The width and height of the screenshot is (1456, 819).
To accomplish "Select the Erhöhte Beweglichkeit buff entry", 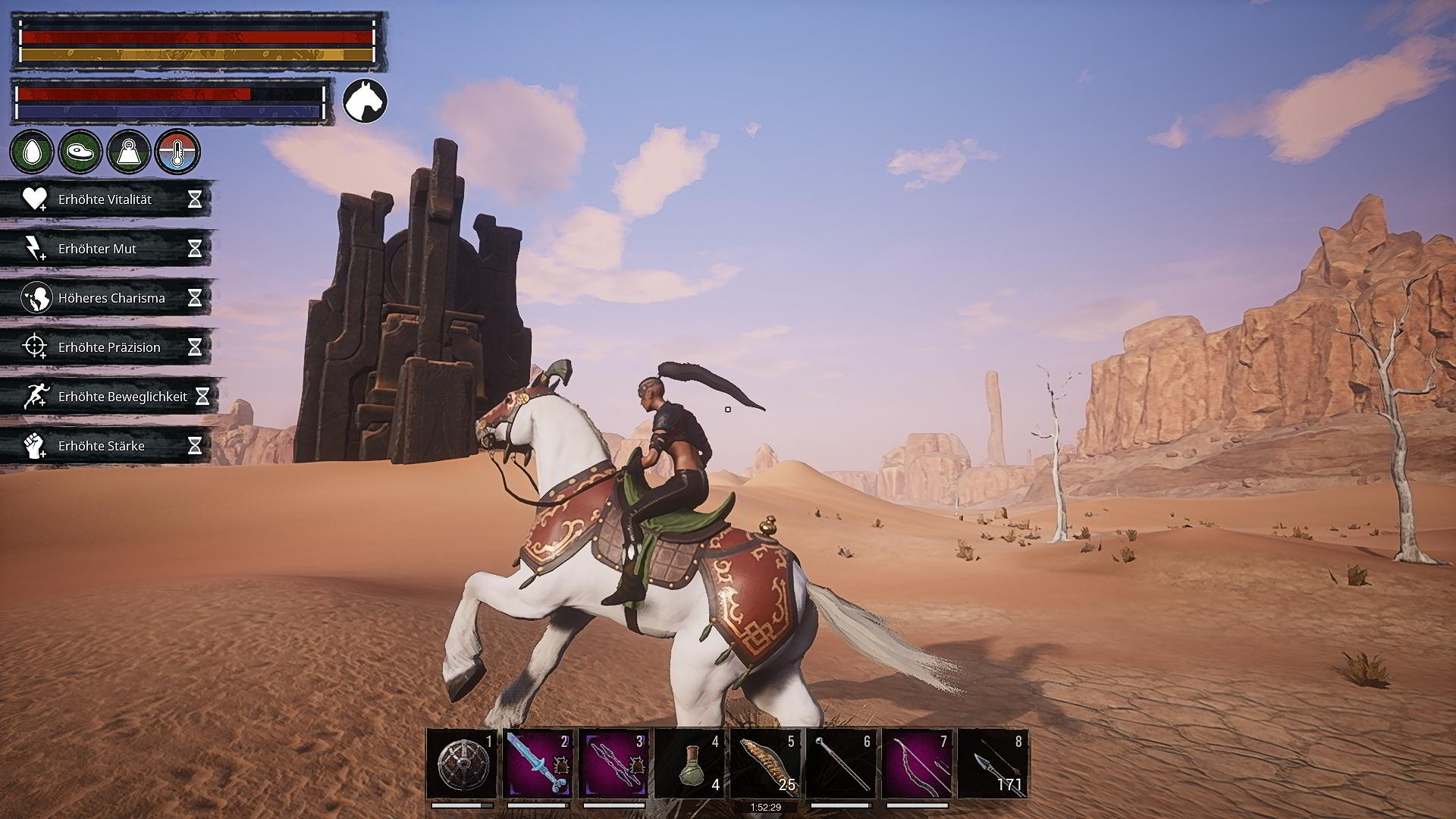I will click(110, 397).
